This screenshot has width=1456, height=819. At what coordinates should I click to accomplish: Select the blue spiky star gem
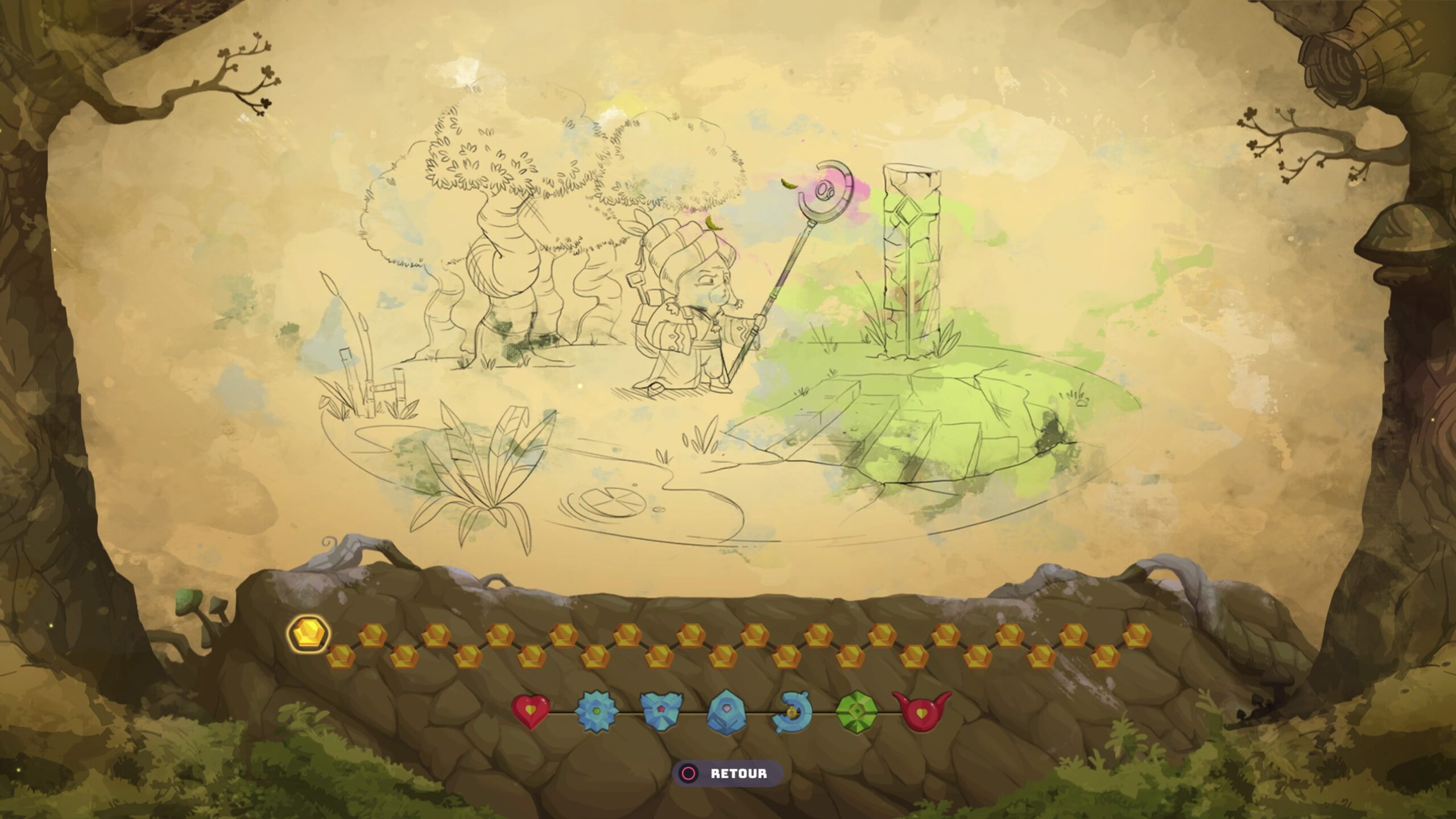[x=595, y=712]
